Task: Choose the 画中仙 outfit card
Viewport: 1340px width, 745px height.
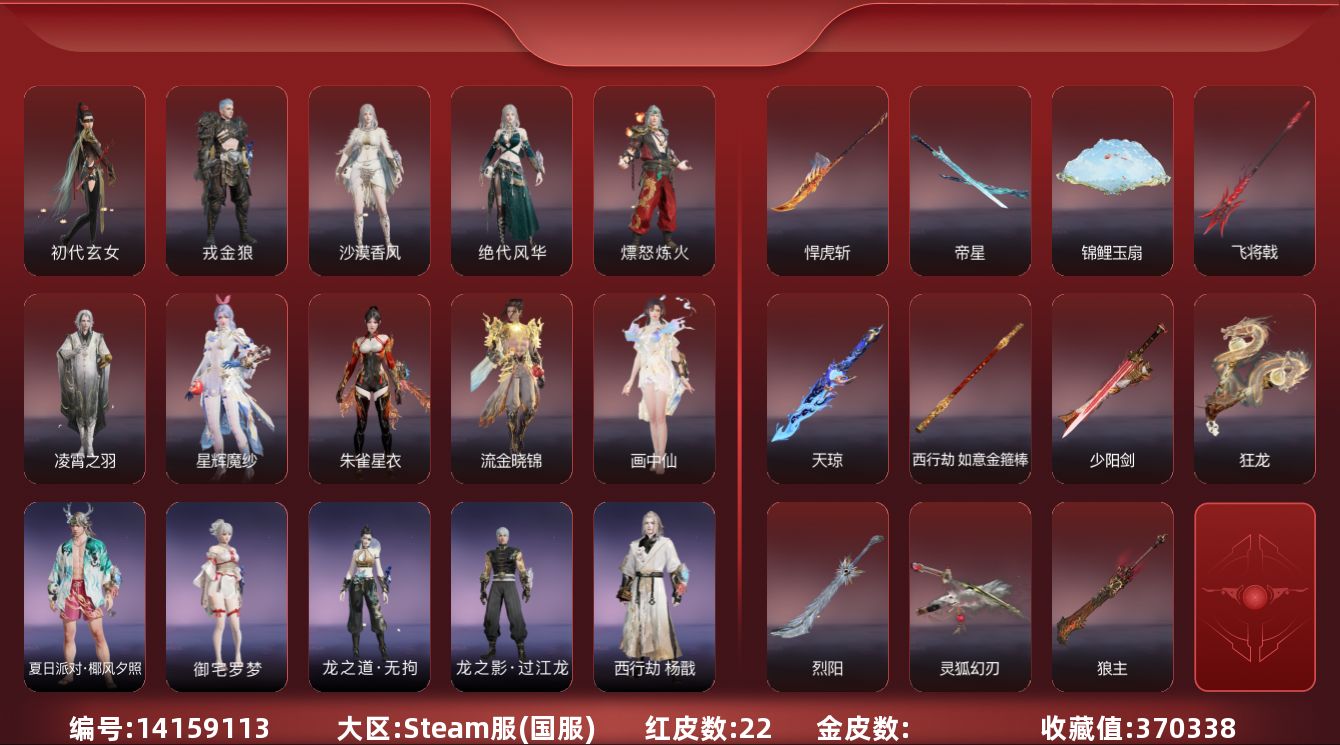Action: (x=654, y=388)
